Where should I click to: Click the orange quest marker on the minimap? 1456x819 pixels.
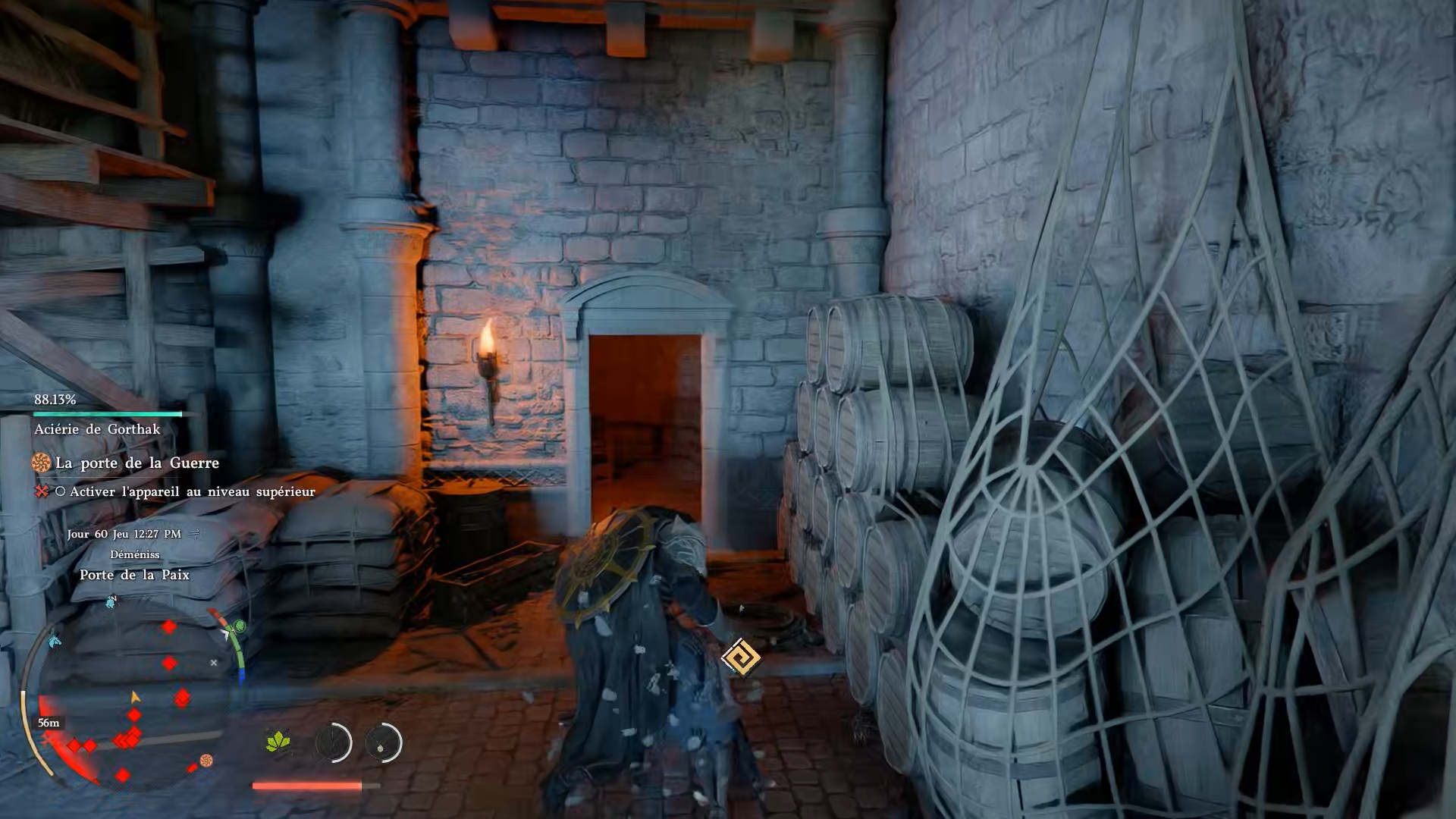(x=206, y=760)
